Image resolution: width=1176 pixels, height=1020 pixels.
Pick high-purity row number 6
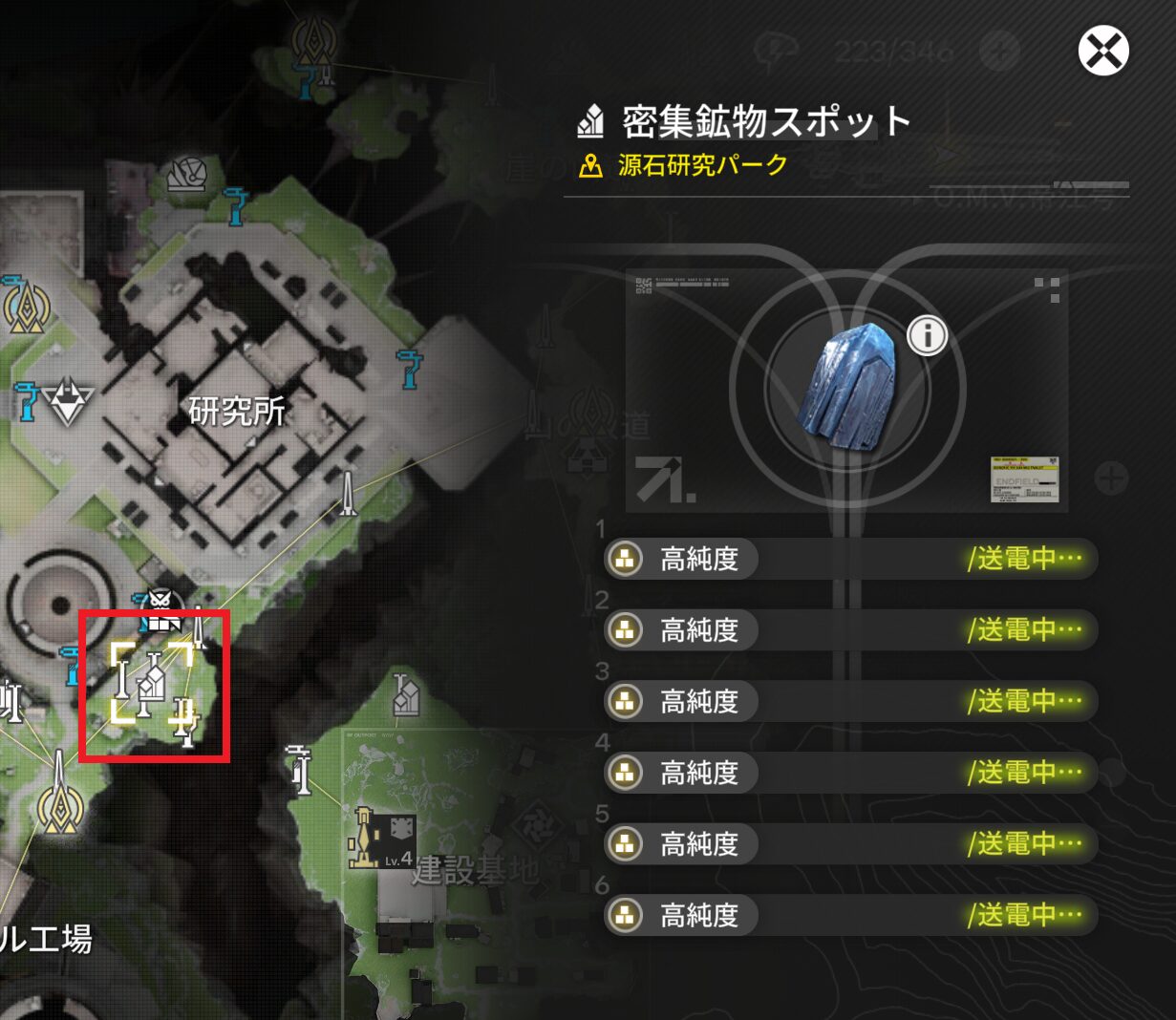pos(850,915)
